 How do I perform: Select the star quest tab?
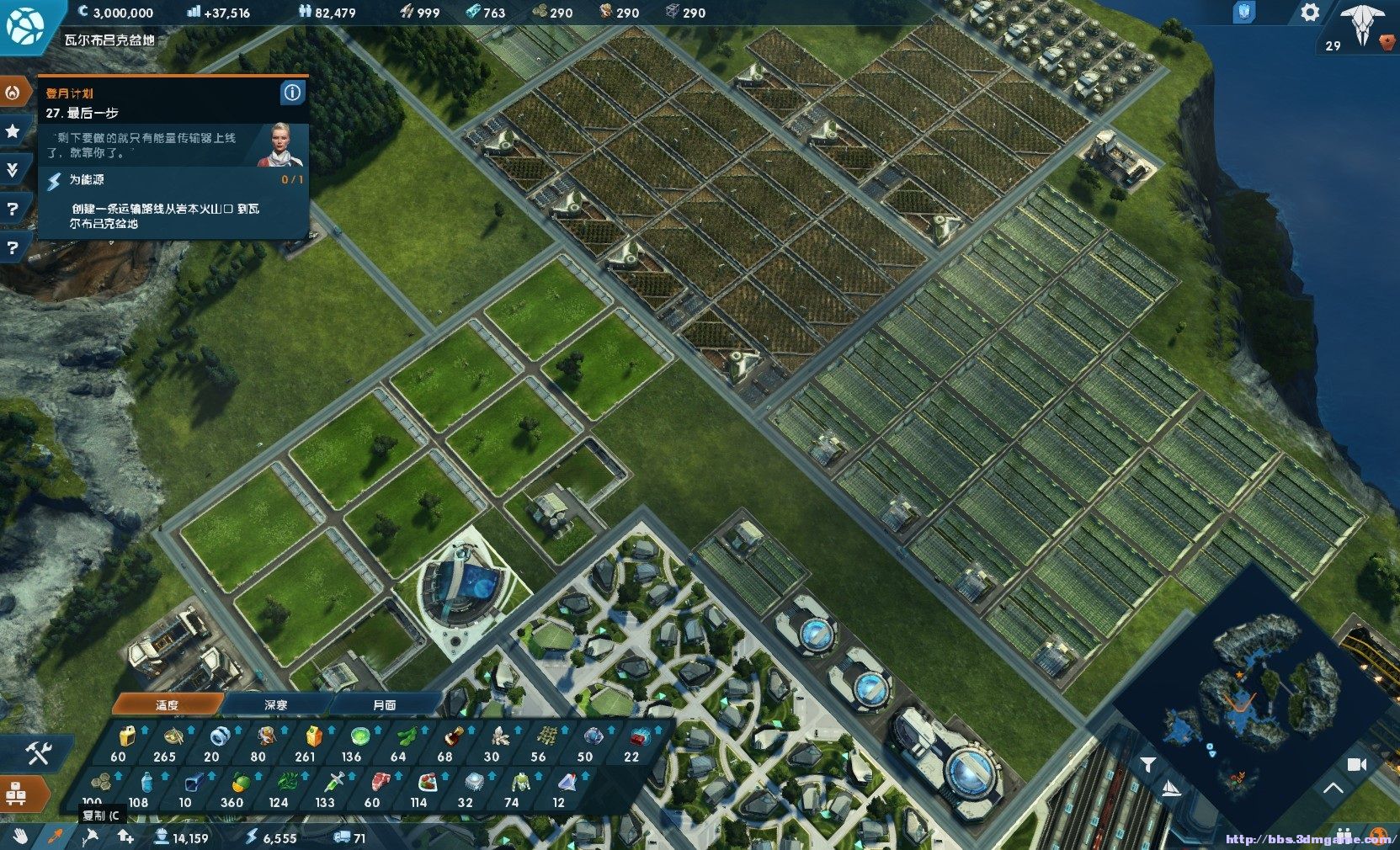point(13,131)
